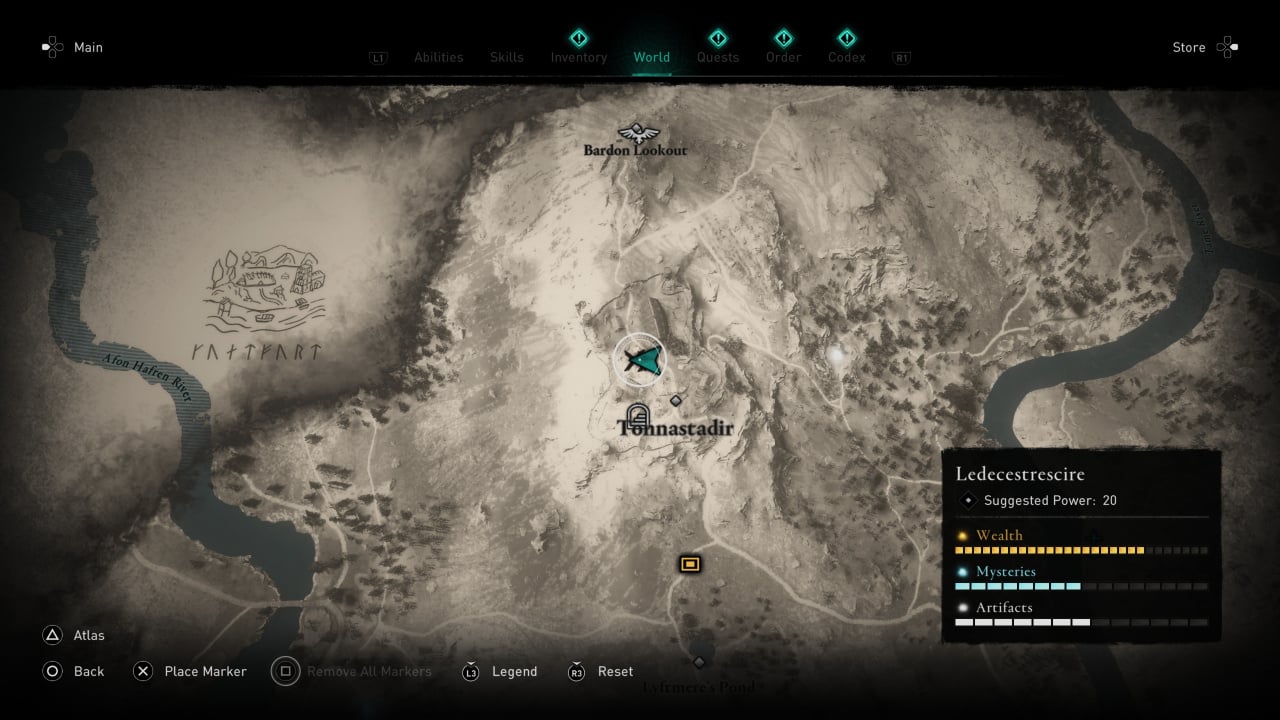
Task: Switch to the Abilities tab
Action: click(438, 57)
